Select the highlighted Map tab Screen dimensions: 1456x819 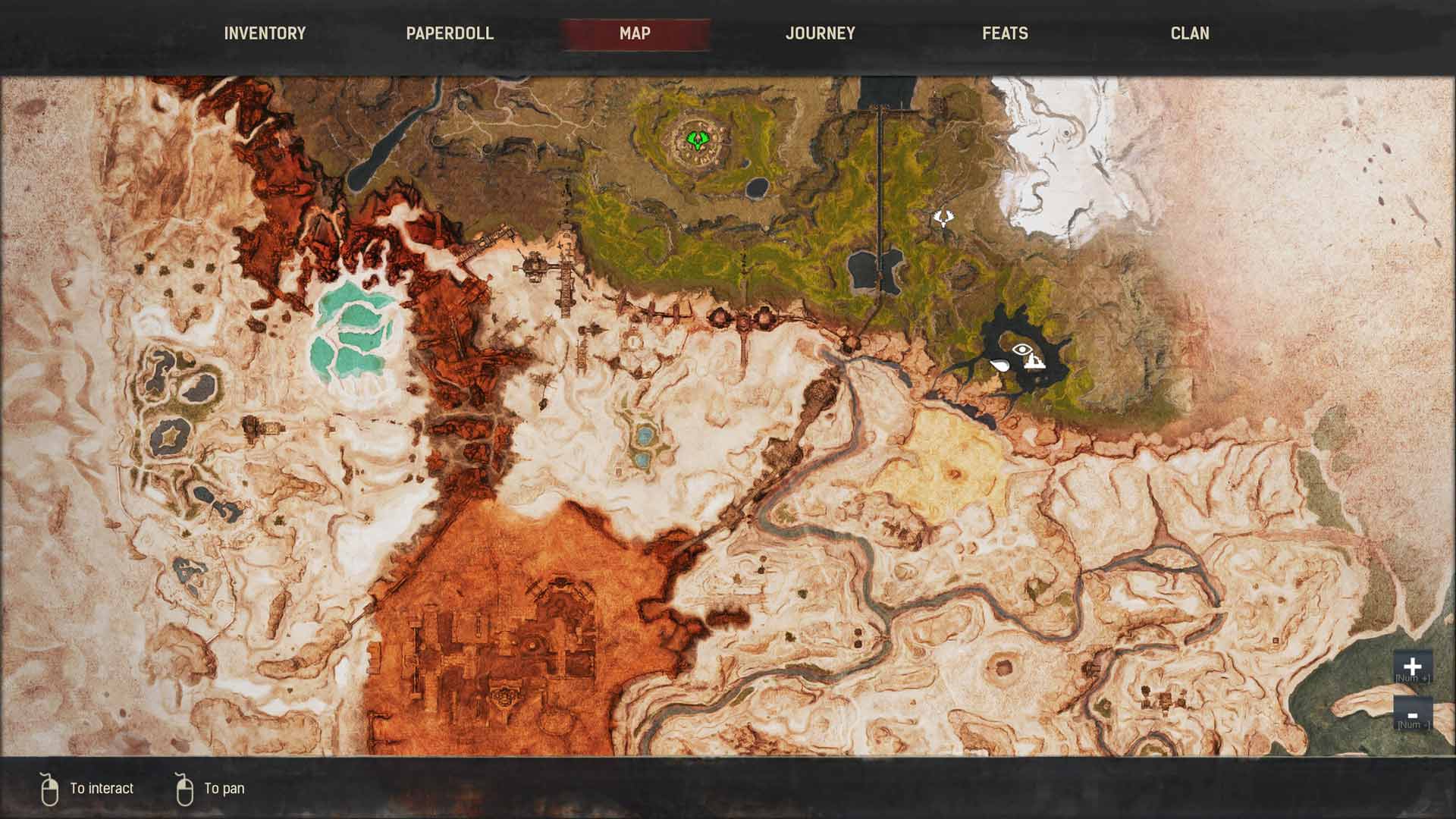tap(635, 33)
